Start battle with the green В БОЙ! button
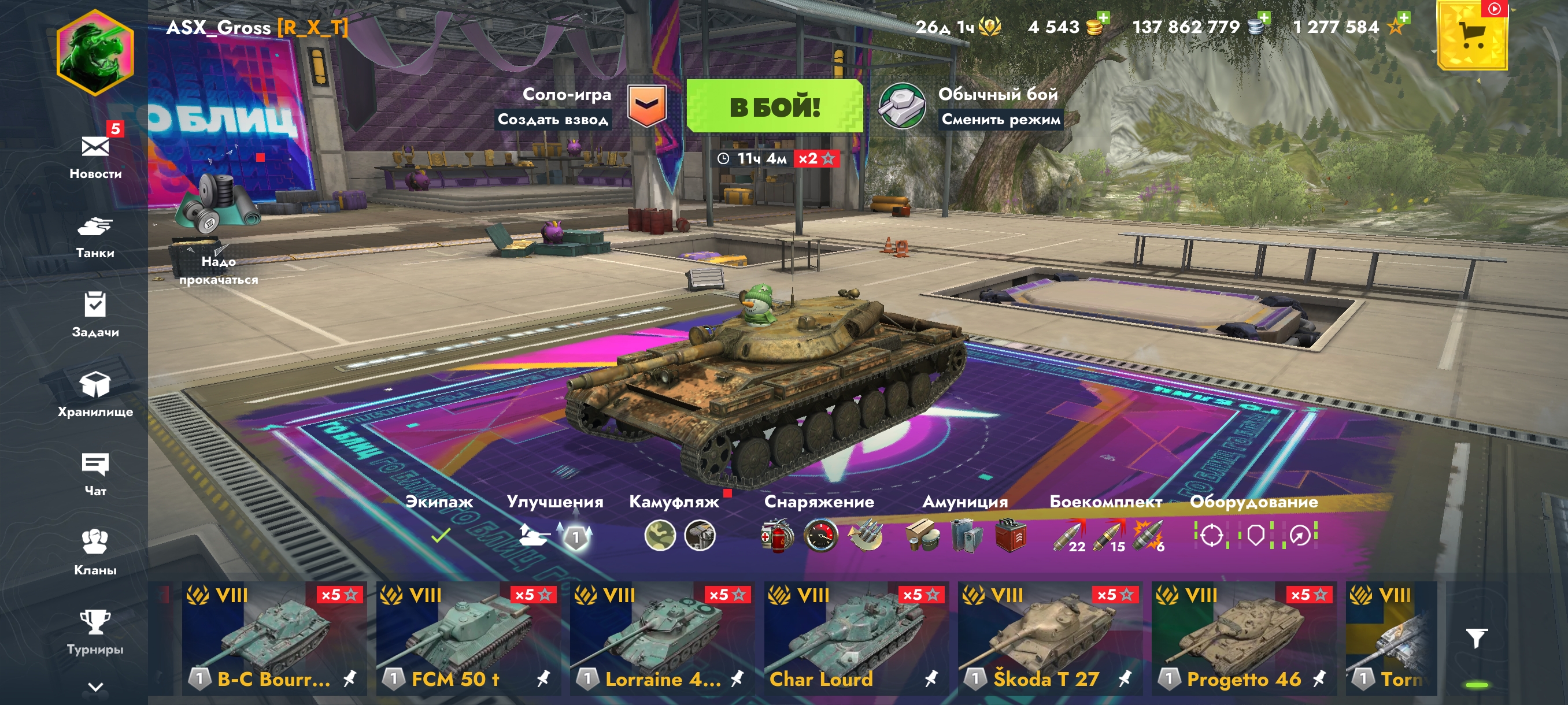 [x=774, y=106]
